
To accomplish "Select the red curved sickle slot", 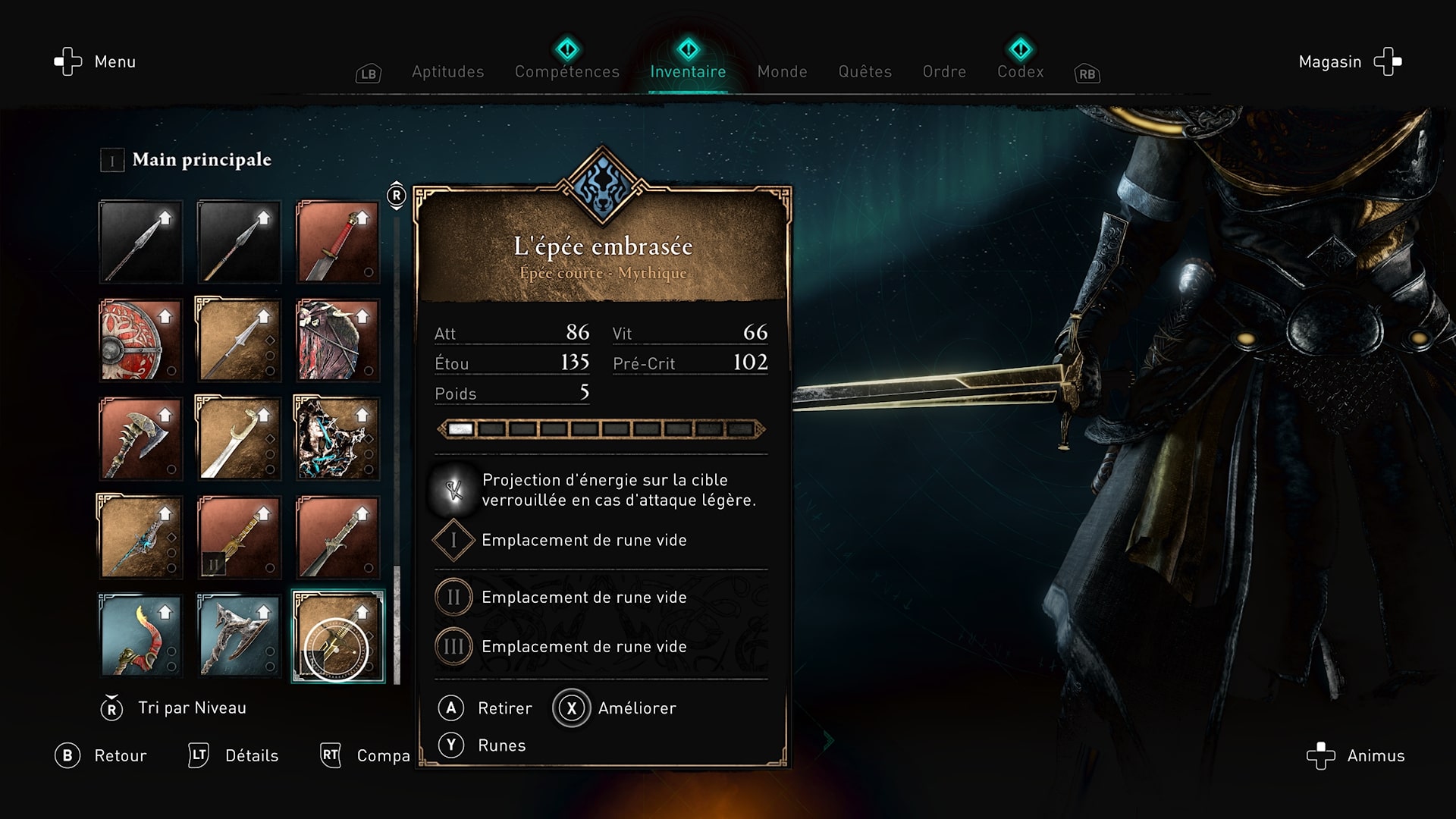I will (x=140, y=635).
